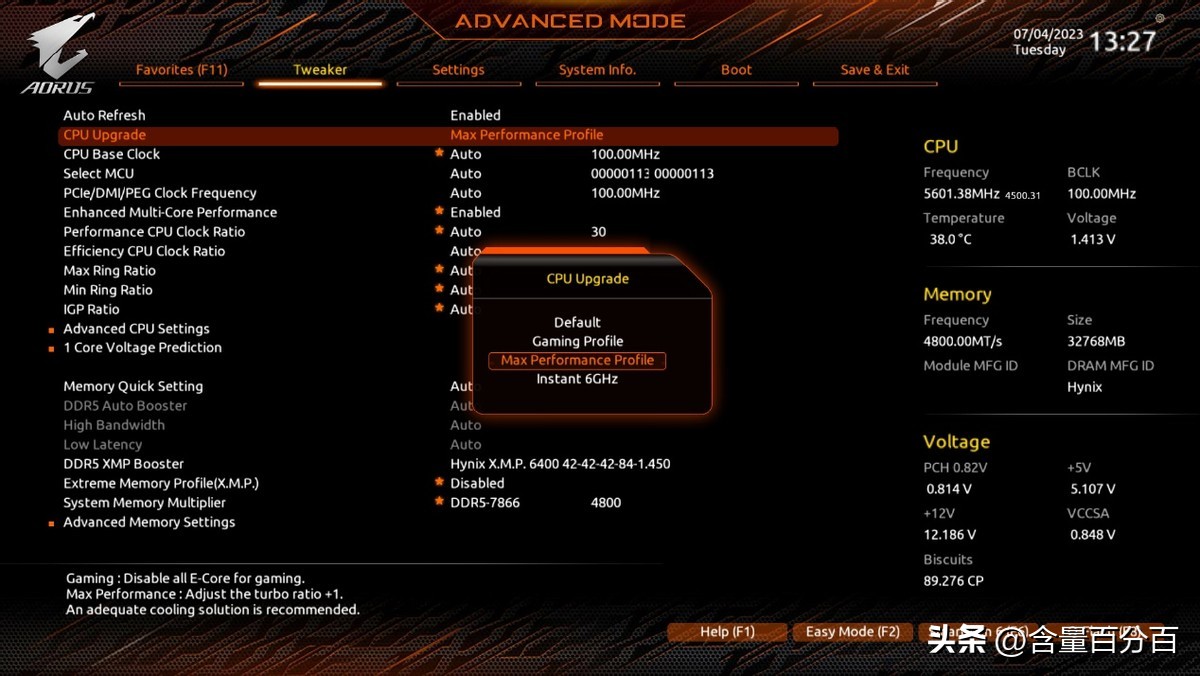This screenshot has width=1200, height=676.
Task: Choose the Instant 6GHz option
Action: pyautogui.click(x=577, y=379)
